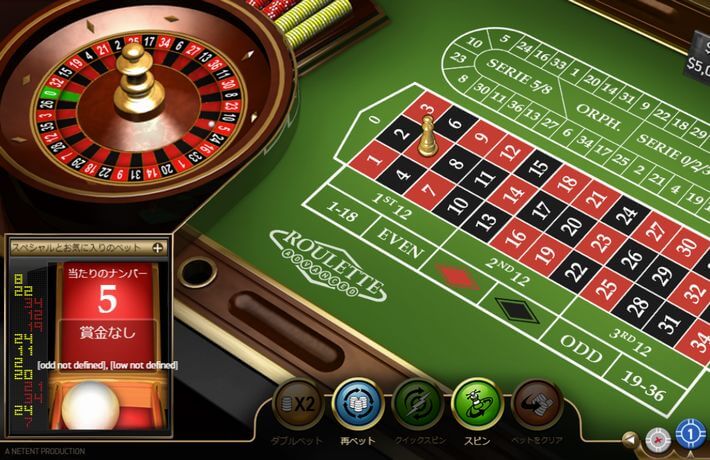Clear all bets from the table
This screenshot has height=460, width=710.
[538, 404]
